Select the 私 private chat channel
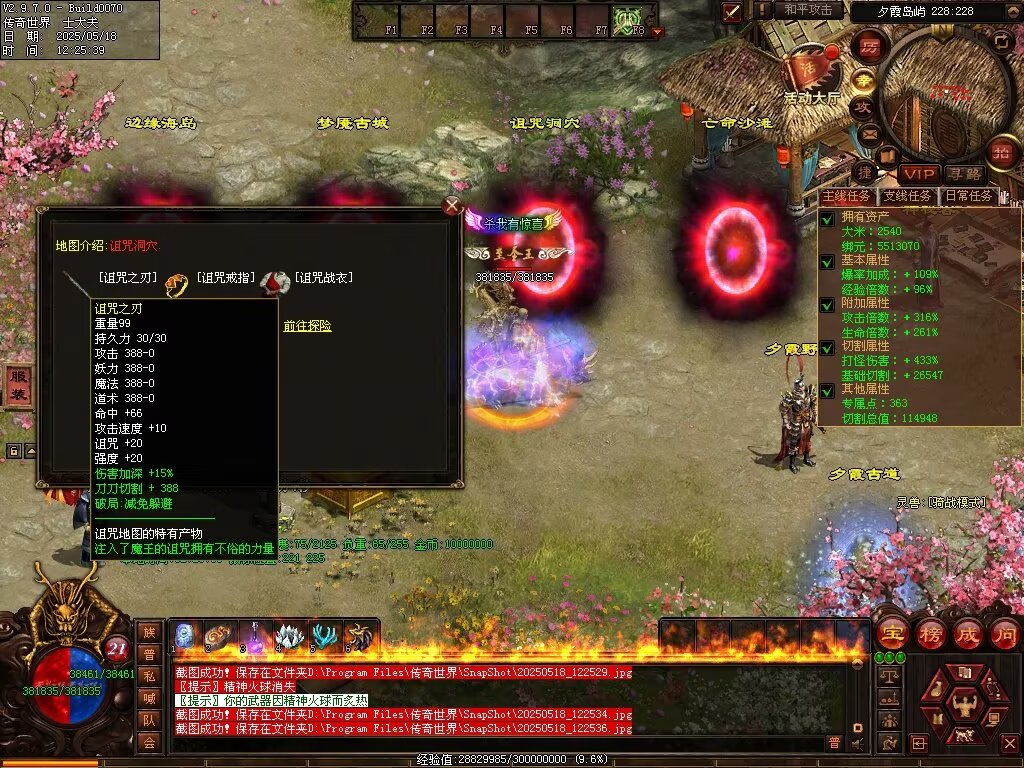 tap(149, 676)
